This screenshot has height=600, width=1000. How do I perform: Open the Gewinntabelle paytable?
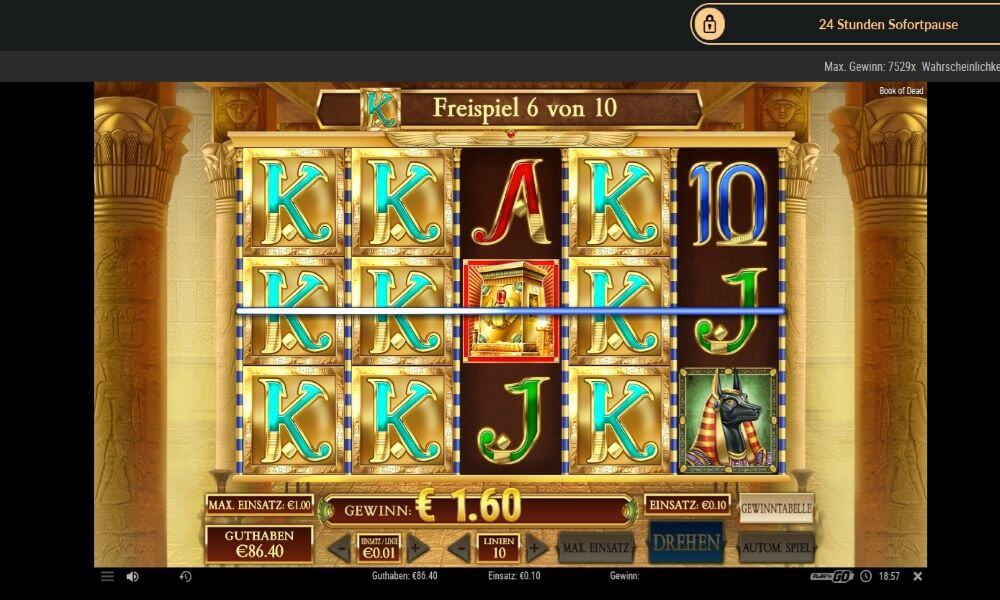[776, 509]
